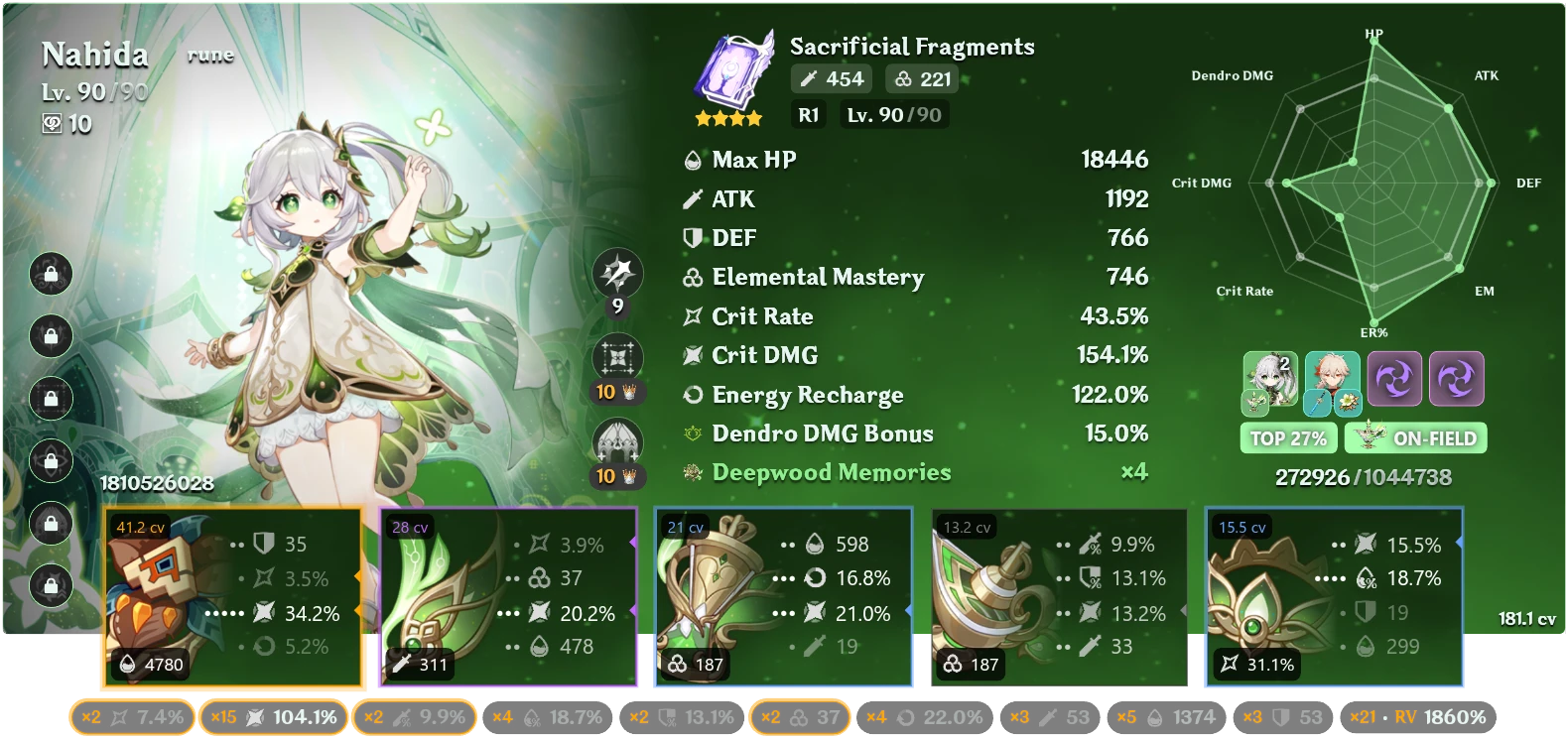Click the ON-FIELD role badge
This screenshot has width=1568, height=741.
tap(1415, 437)
